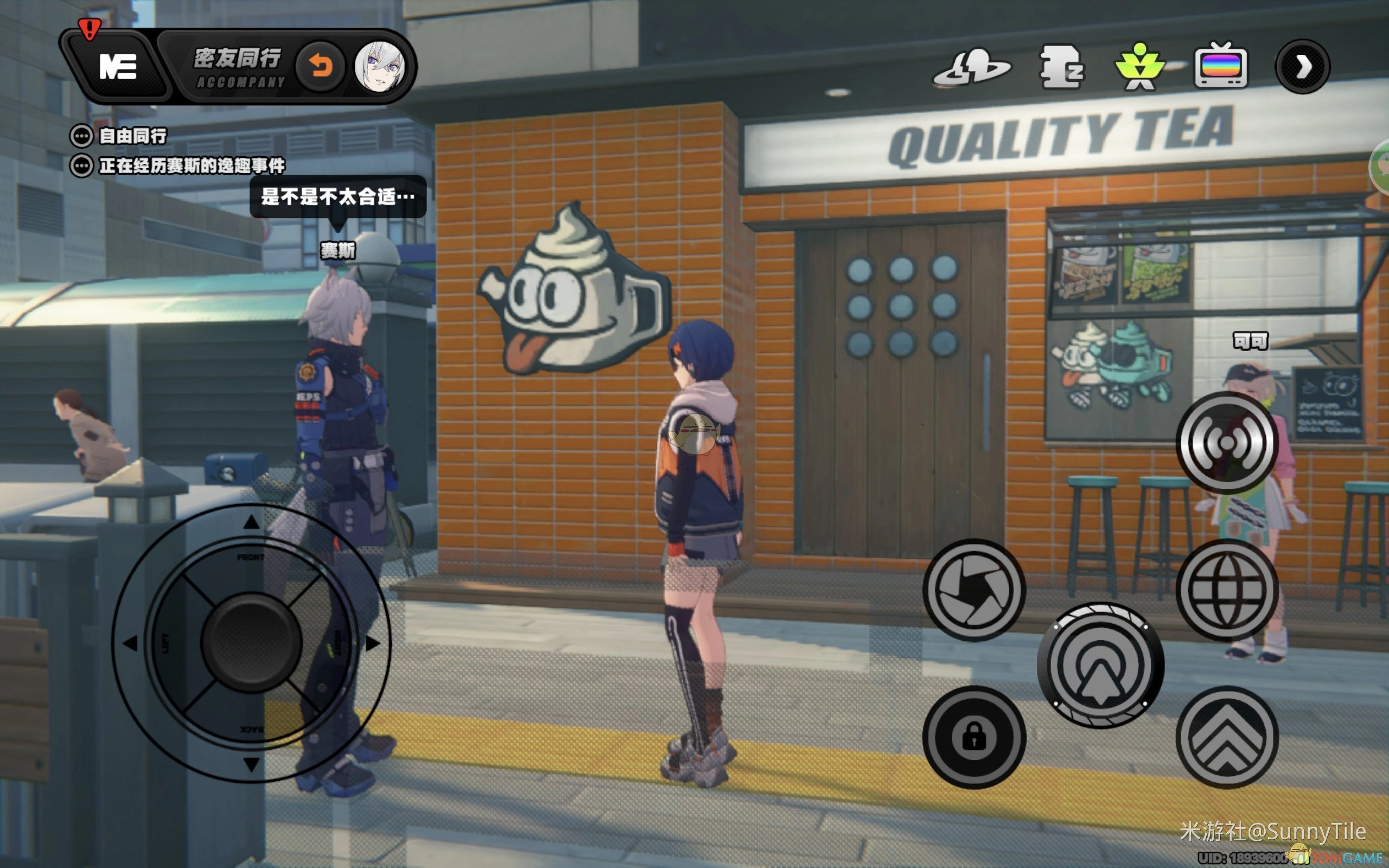
Task: Open the ME profile menu
Action: pos(118,67)
